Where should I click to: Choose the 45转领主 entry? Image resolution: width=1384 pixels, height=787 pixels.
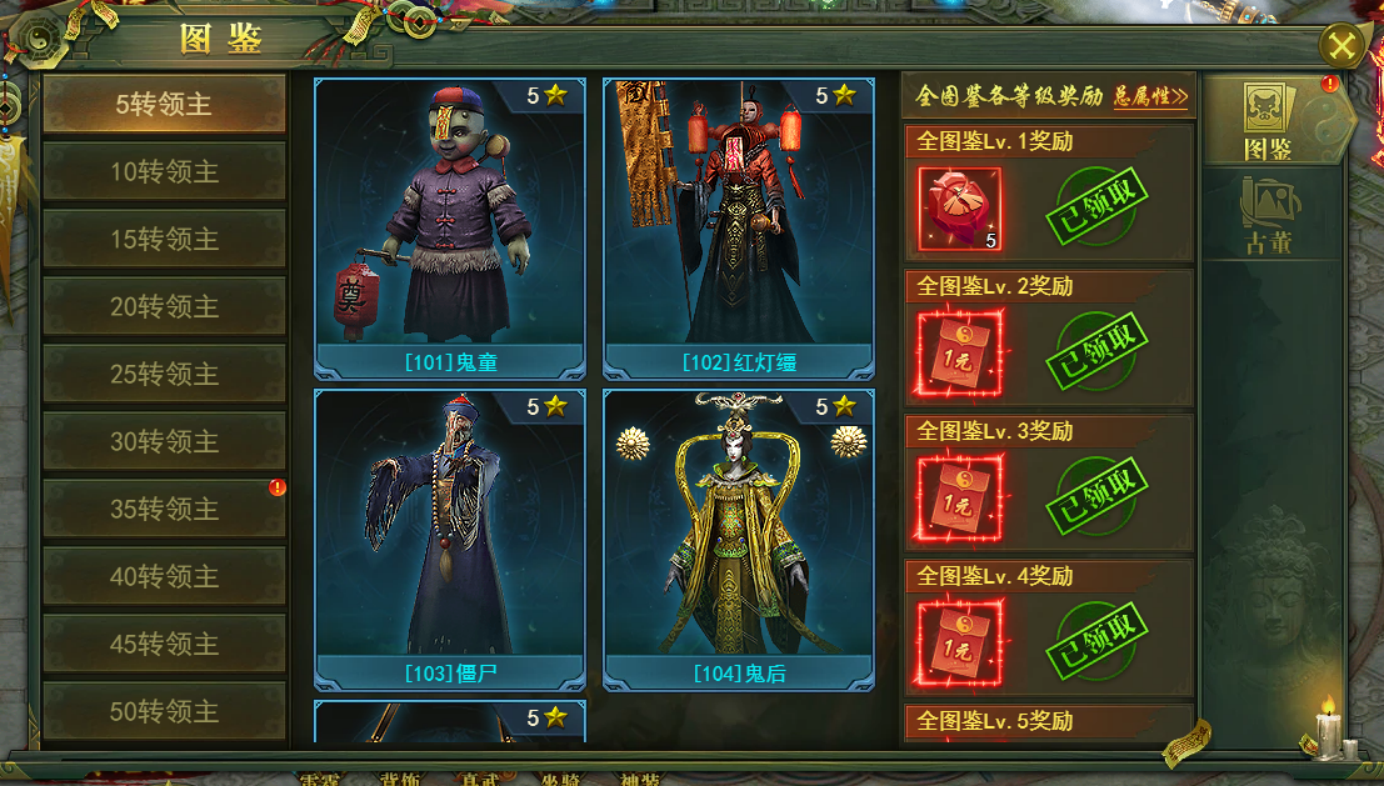[164, 644]
